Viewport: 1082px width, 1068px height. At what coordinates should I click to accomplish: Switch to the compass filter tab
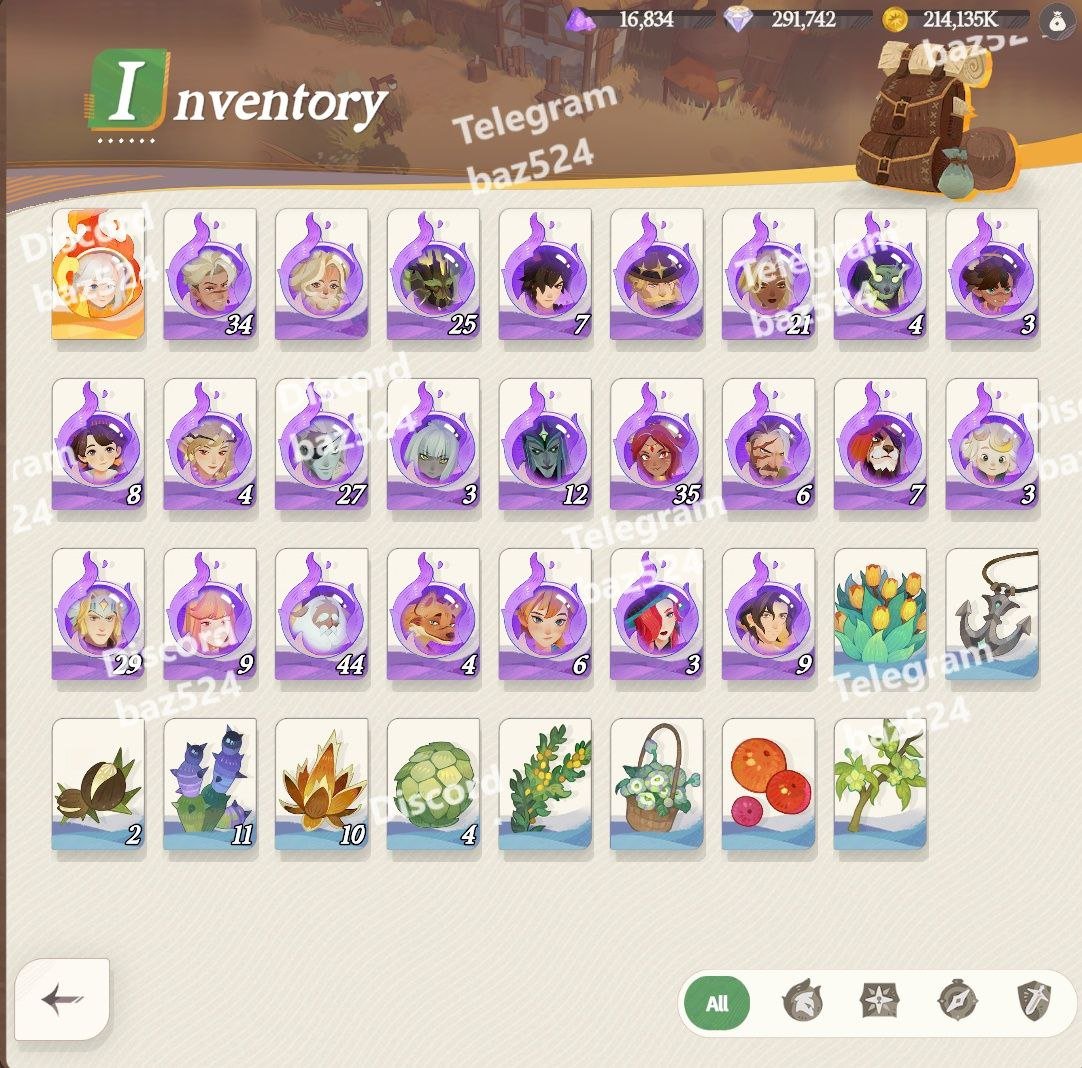pos(957,1001)
